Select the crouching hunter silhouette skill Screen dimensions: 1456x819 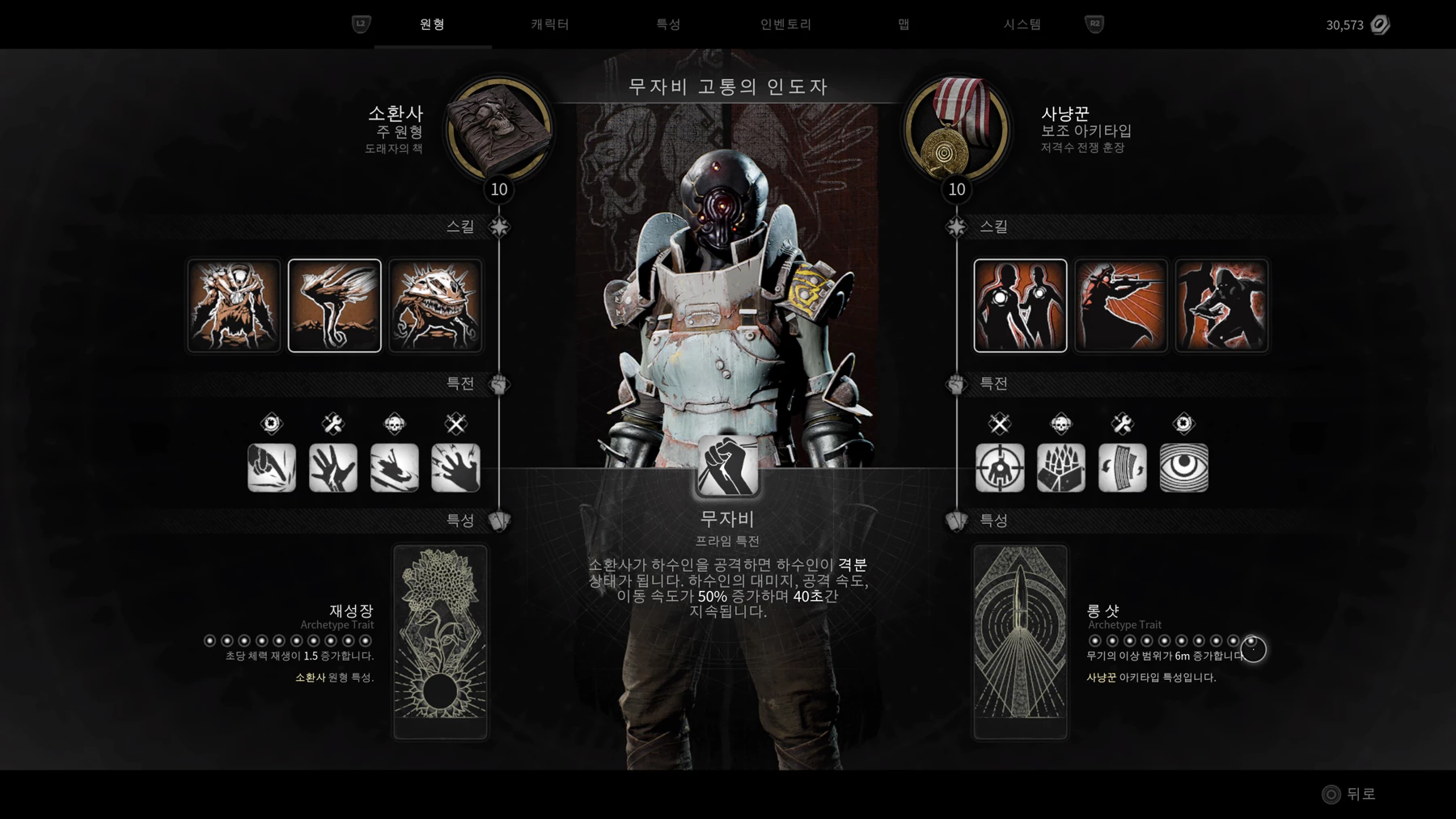point(1221,306)
